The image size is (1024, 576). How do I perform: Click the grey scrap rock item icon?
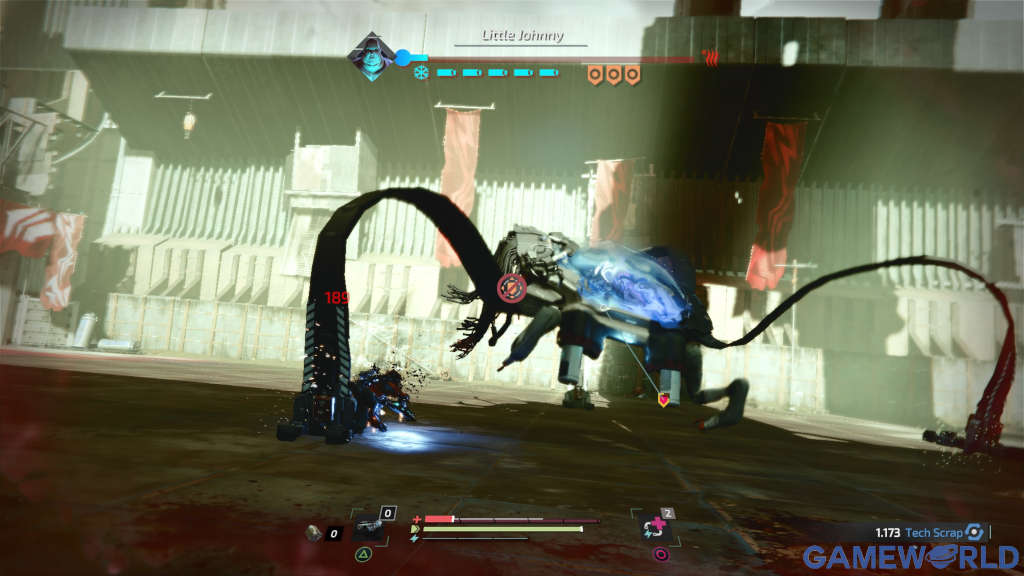(x=314, y=533)
